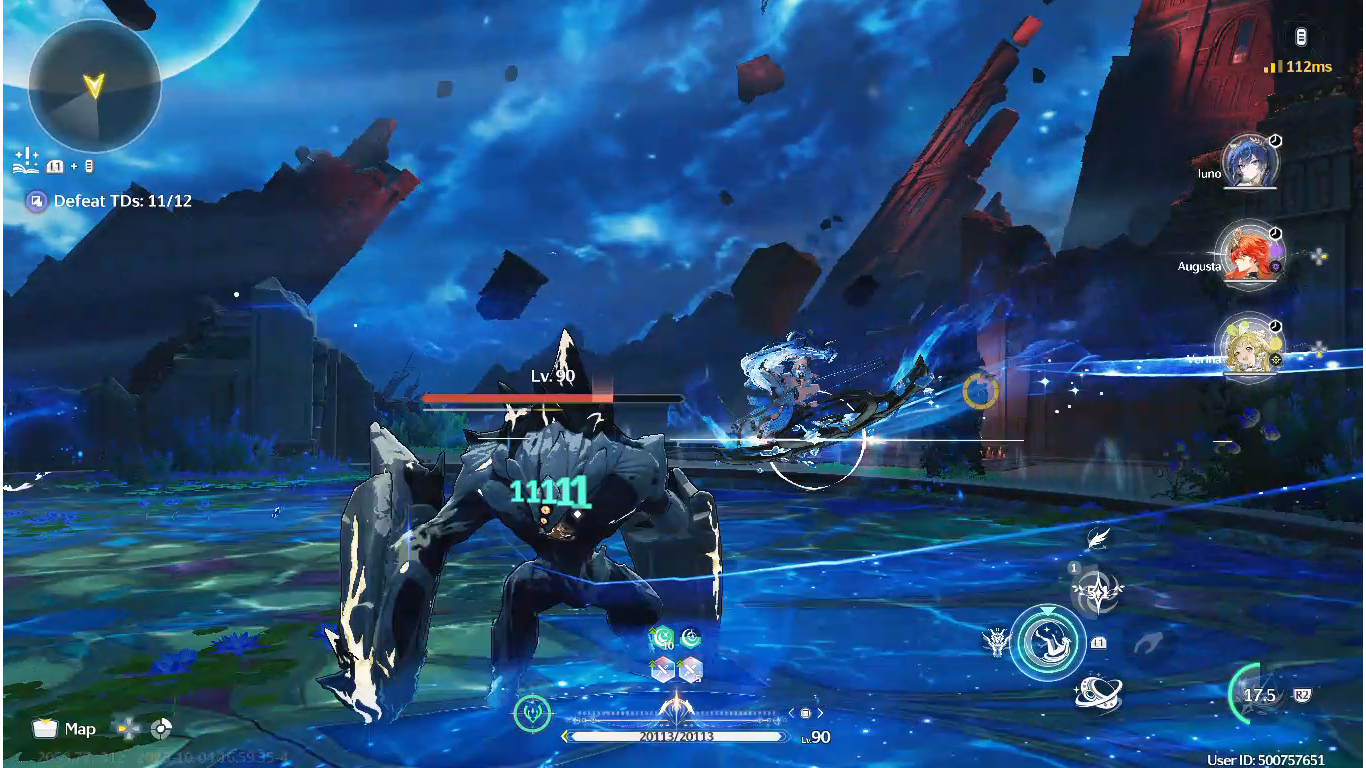Use the ringed planet skill icon
The width and height of the screenshot is (1366, 768).
click(x=1098, y=693)
